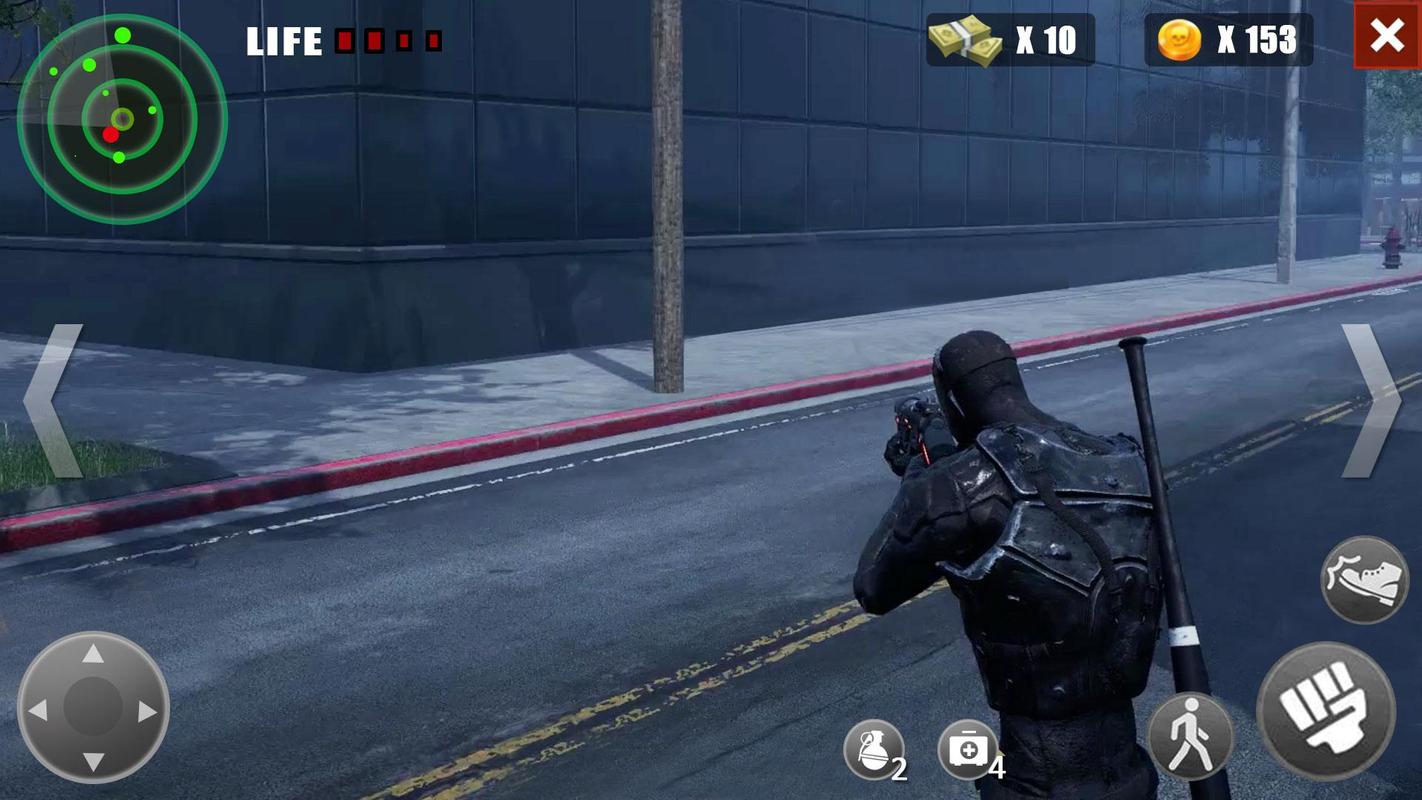Tap the down arrow on the movement pad

93,762
